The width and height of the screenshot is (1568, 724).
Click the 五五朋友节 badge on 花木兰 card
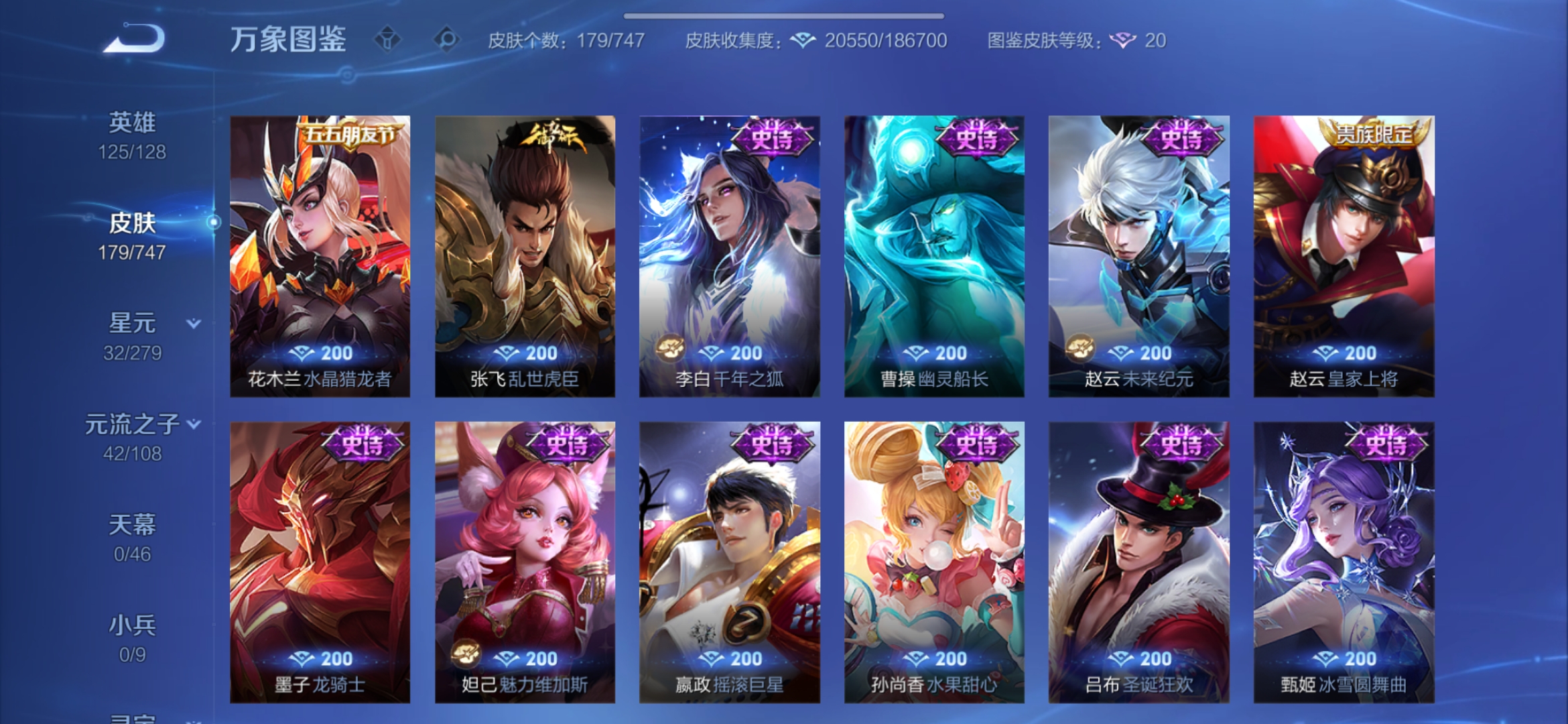click(x=350, y=134)
